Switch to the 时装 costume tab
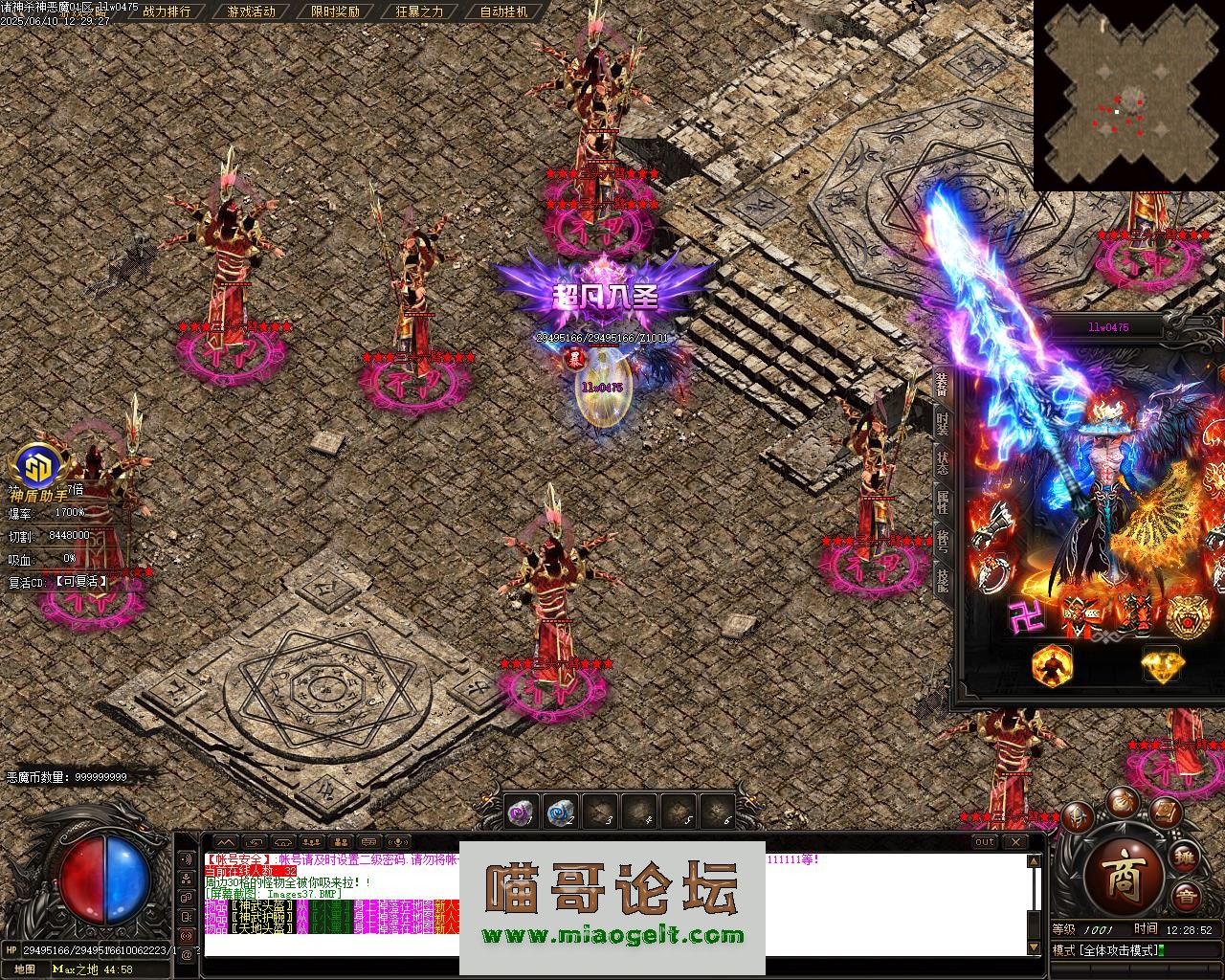Image resolution: width=1225 pixels, height=980 pixels. (x=942, y=424)
